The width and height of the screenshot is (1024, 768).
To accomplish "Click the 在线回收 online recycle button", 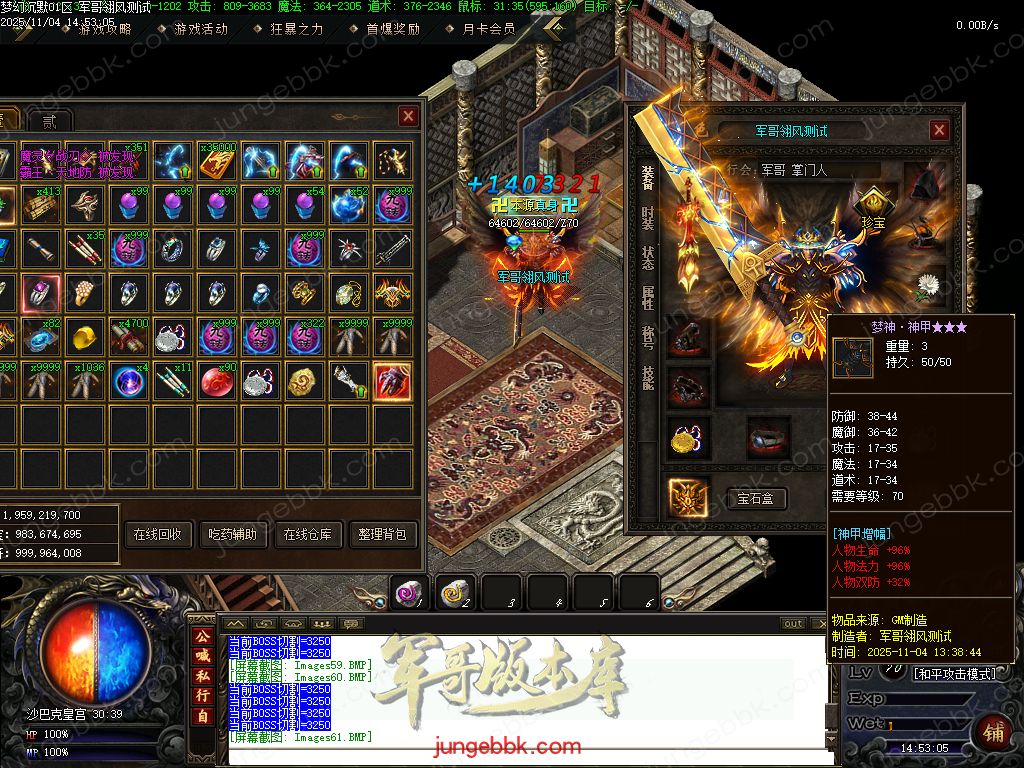I will pos(157,534).
